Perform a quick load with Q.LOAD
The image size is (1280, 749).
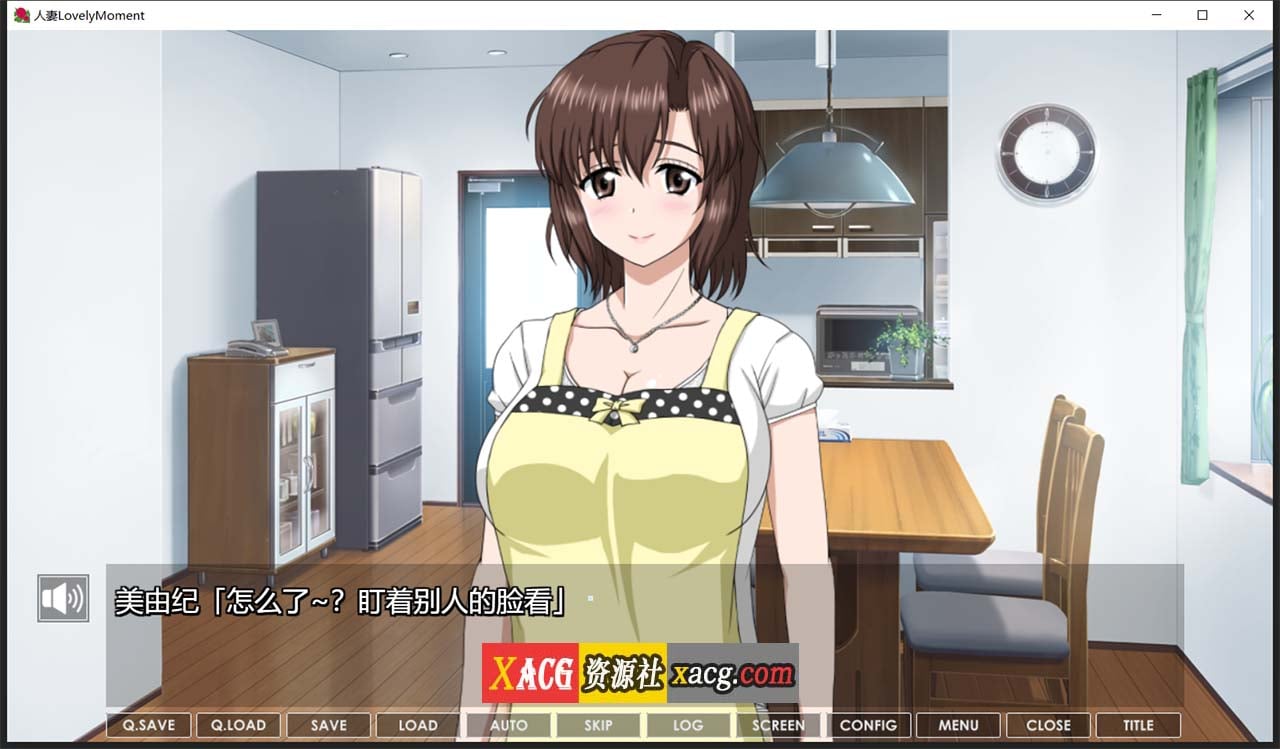pos(238,725)
